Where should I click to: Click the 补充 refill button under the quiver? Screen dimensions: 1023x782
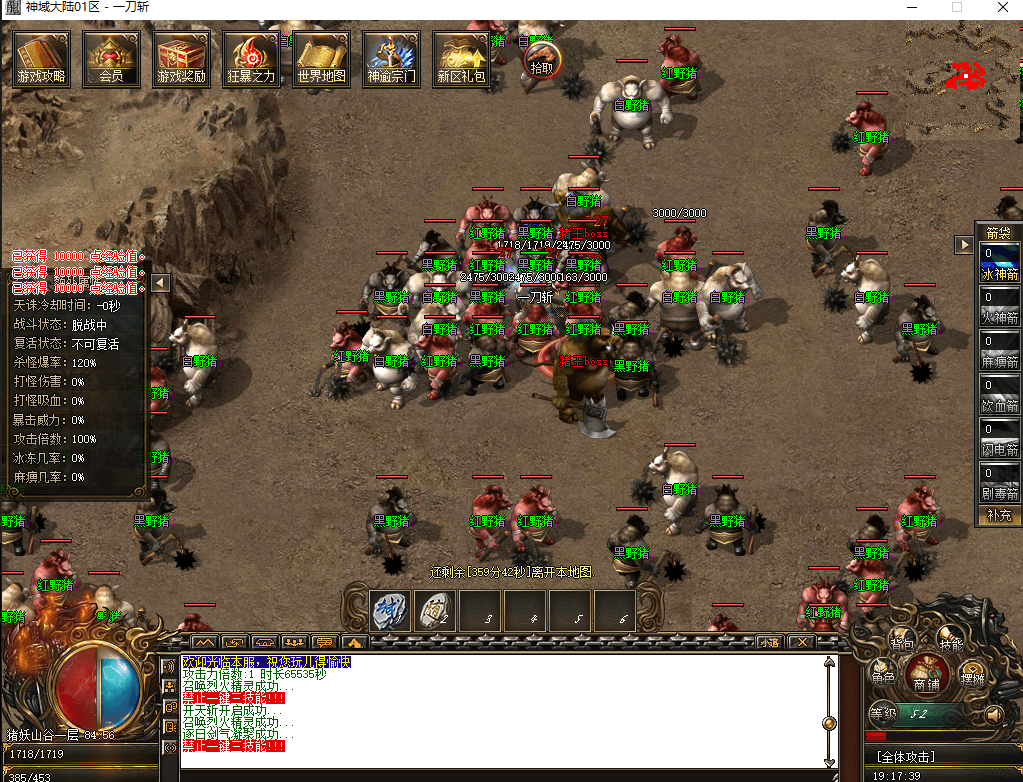coord(999,515)
